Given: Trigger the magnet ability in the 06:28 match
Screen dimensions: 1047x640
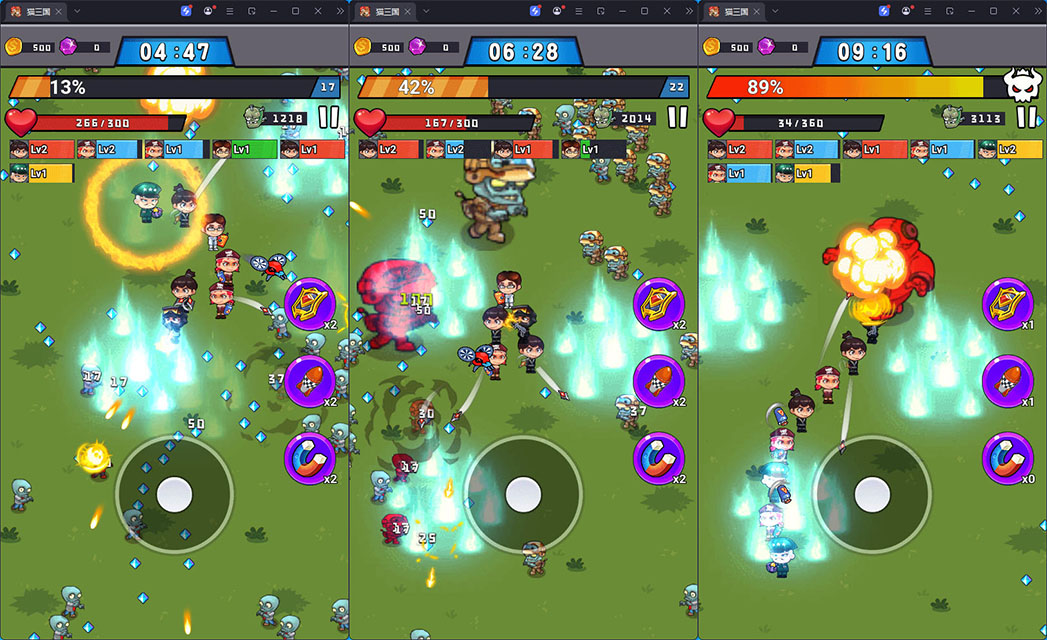Looking at the screenshot, I should [659, 458].
